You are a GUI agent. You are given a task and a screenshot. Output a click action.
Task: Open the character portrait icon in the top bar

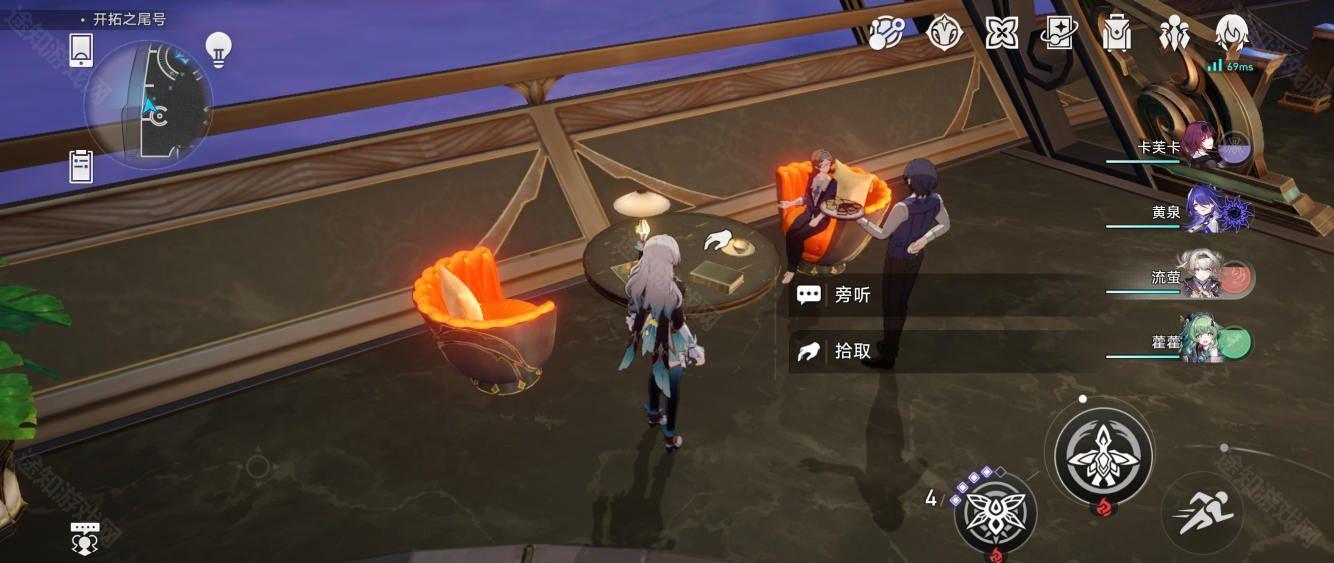click(x=1231, y=33)
